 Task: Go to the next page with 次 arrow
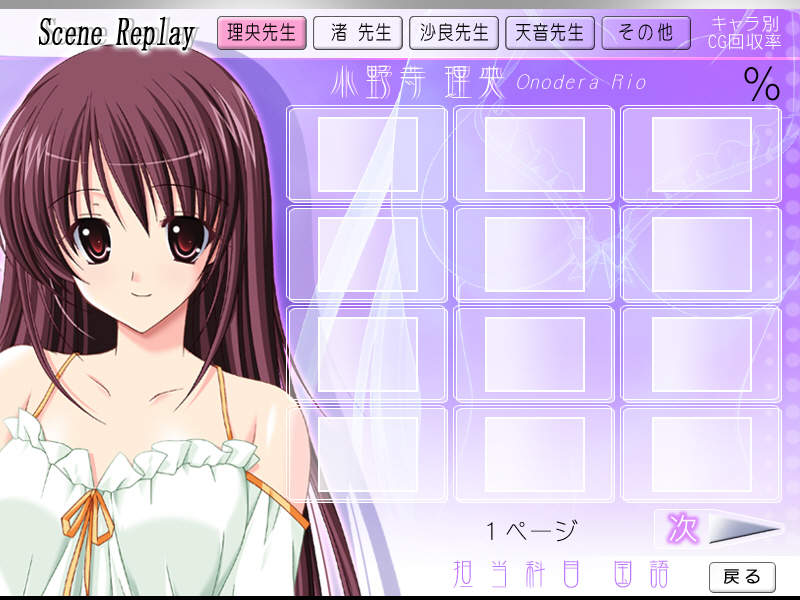pos(718,529)
